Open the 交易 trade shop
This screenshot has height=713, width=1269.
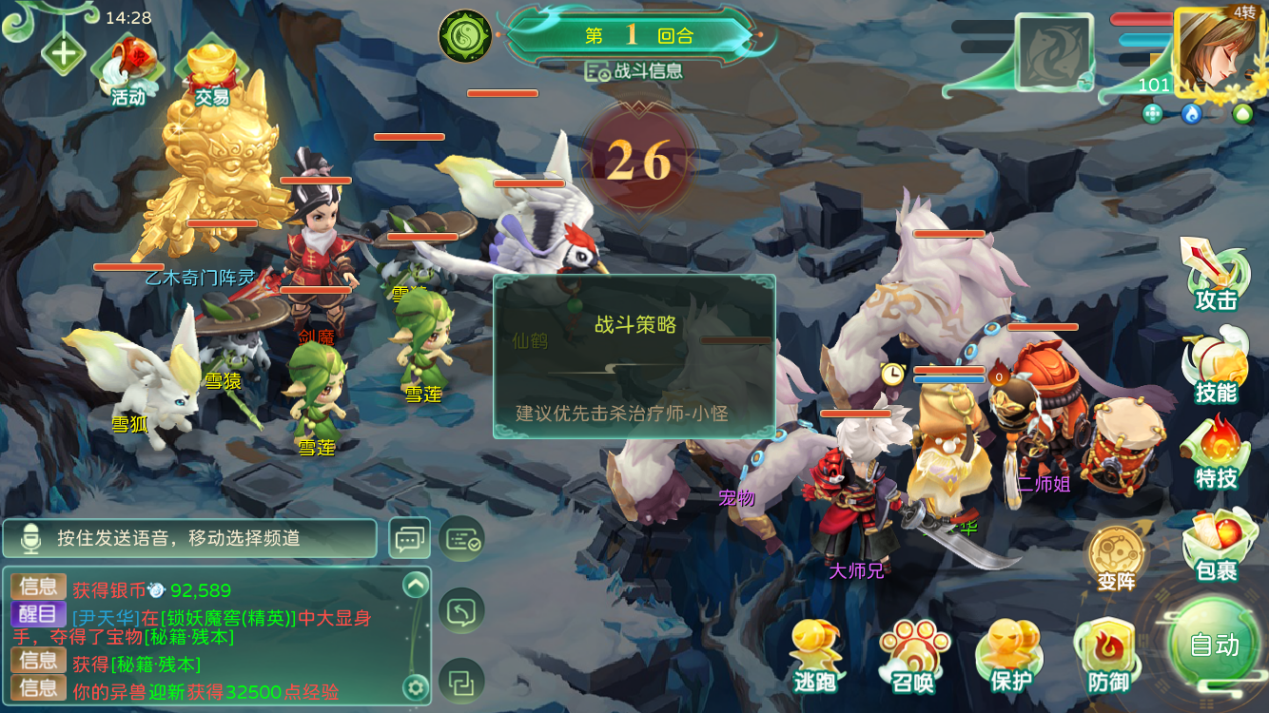(211, 70)
